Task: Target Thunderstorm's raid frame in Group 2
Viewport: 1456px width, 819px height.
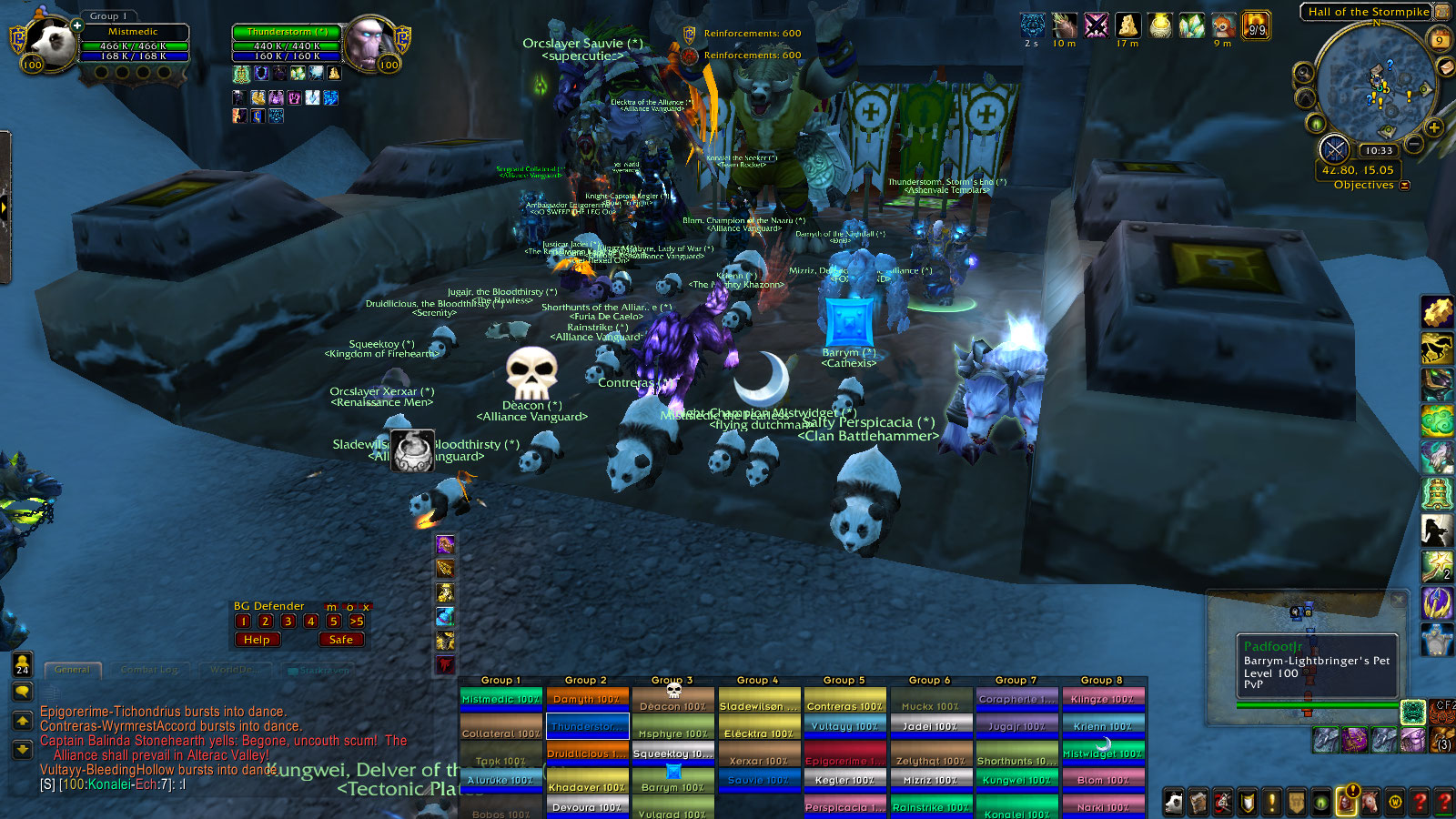Action: (587, 726)
